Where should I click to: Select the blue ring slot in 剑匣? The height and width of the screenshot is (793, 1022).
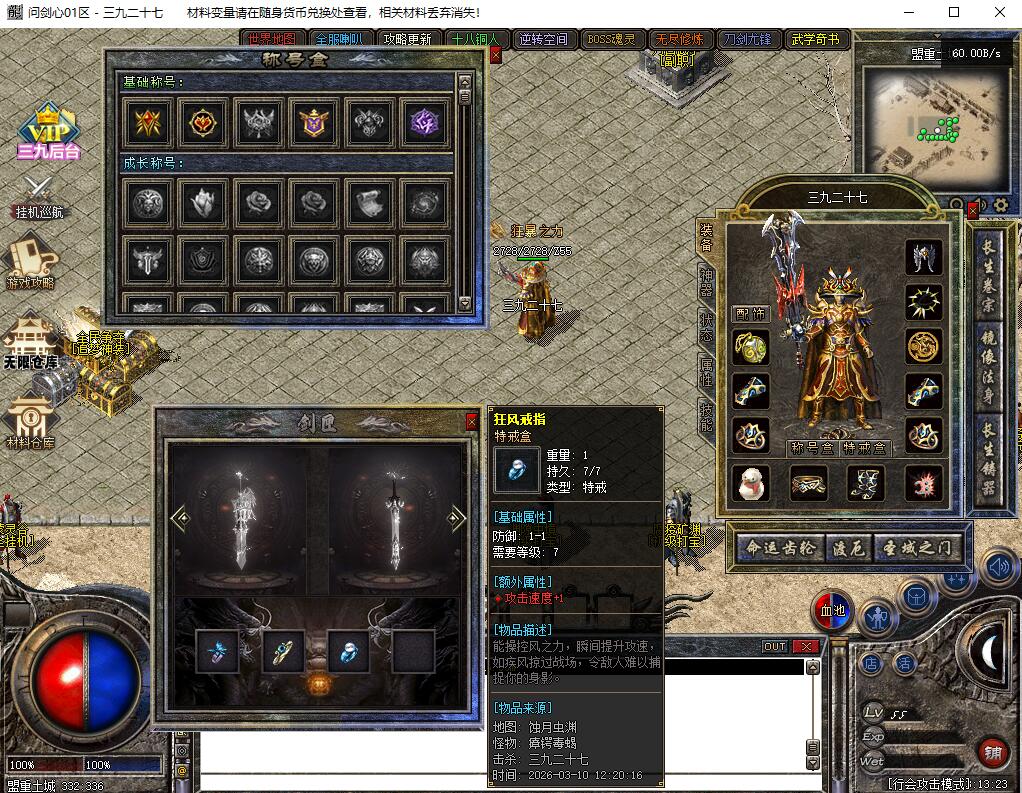point(348,650)
